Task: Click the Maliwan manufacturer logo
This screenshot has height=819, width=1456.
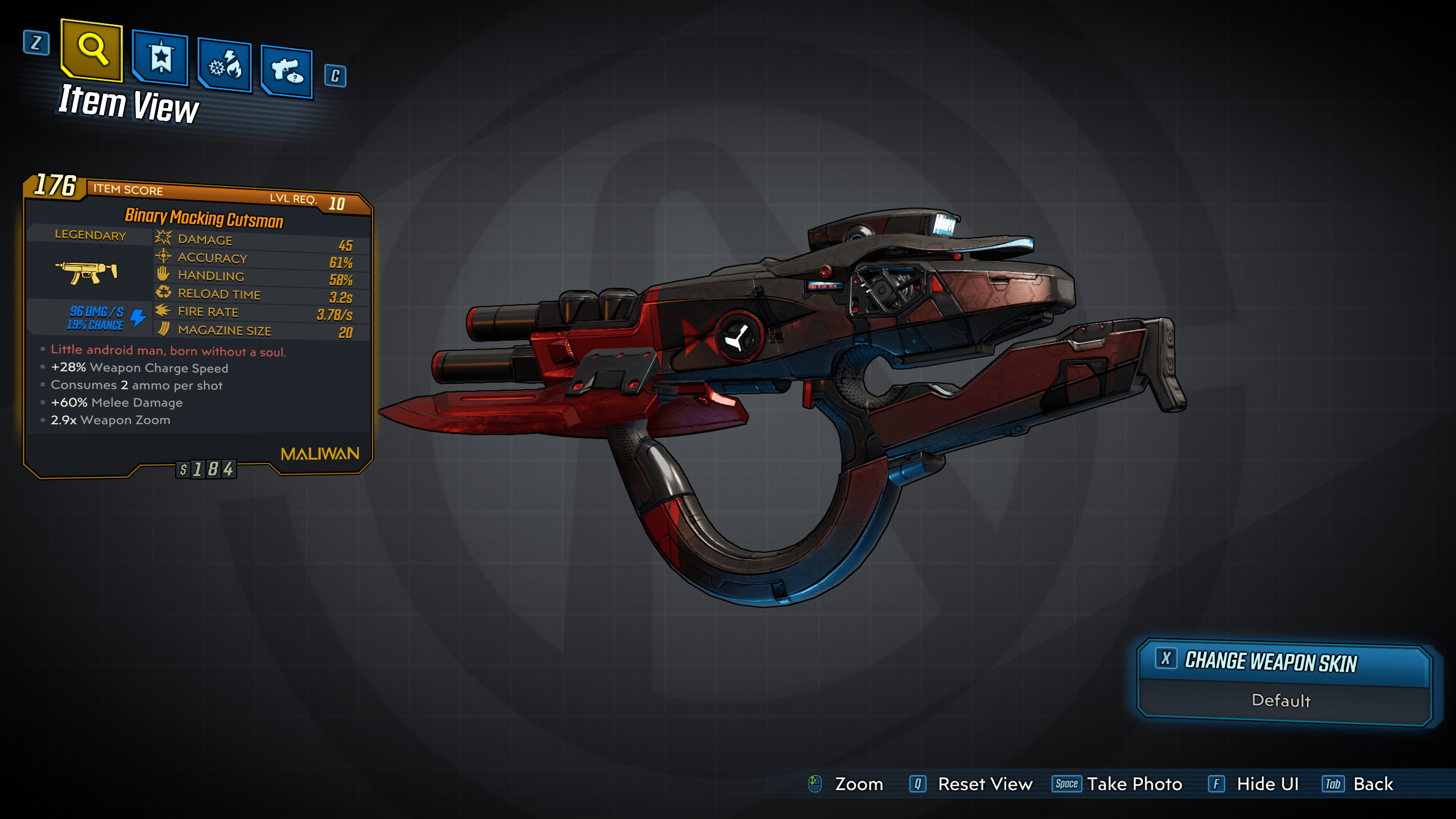Action: (x=320, y=453)
